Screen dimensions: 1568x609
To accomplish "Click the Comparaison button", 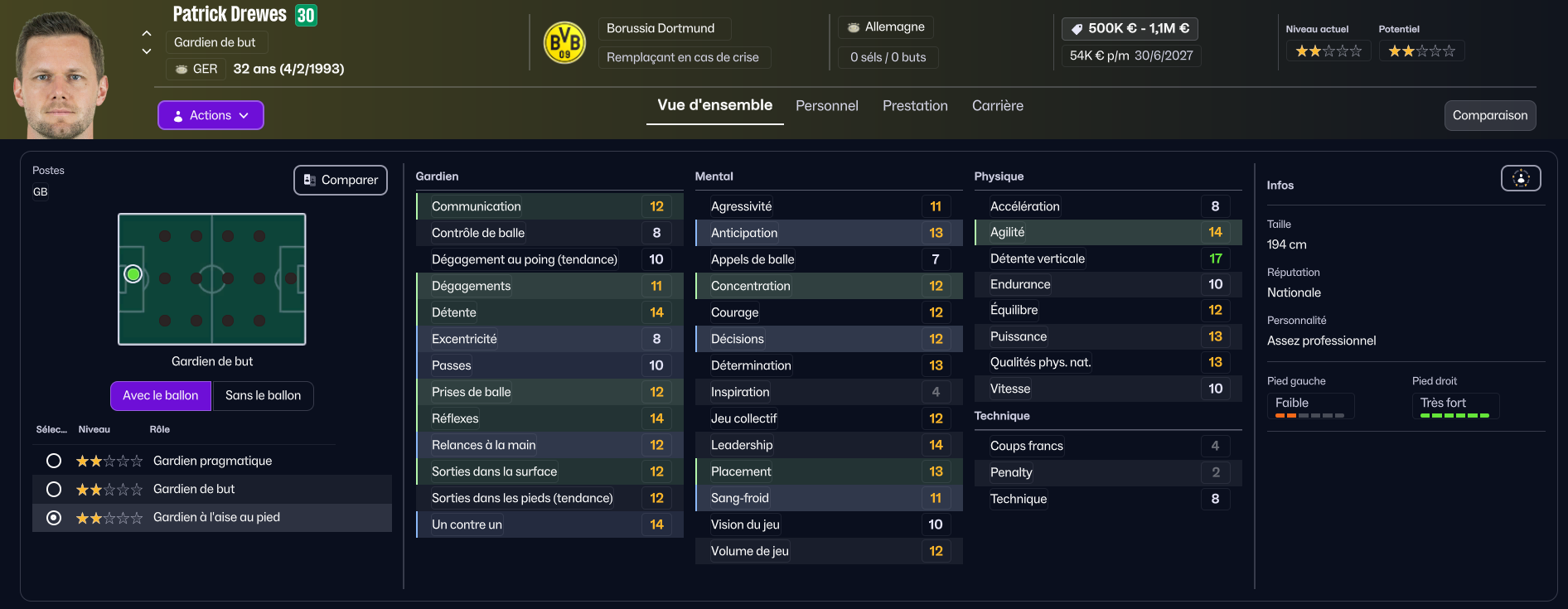I will click(1489, 115).
